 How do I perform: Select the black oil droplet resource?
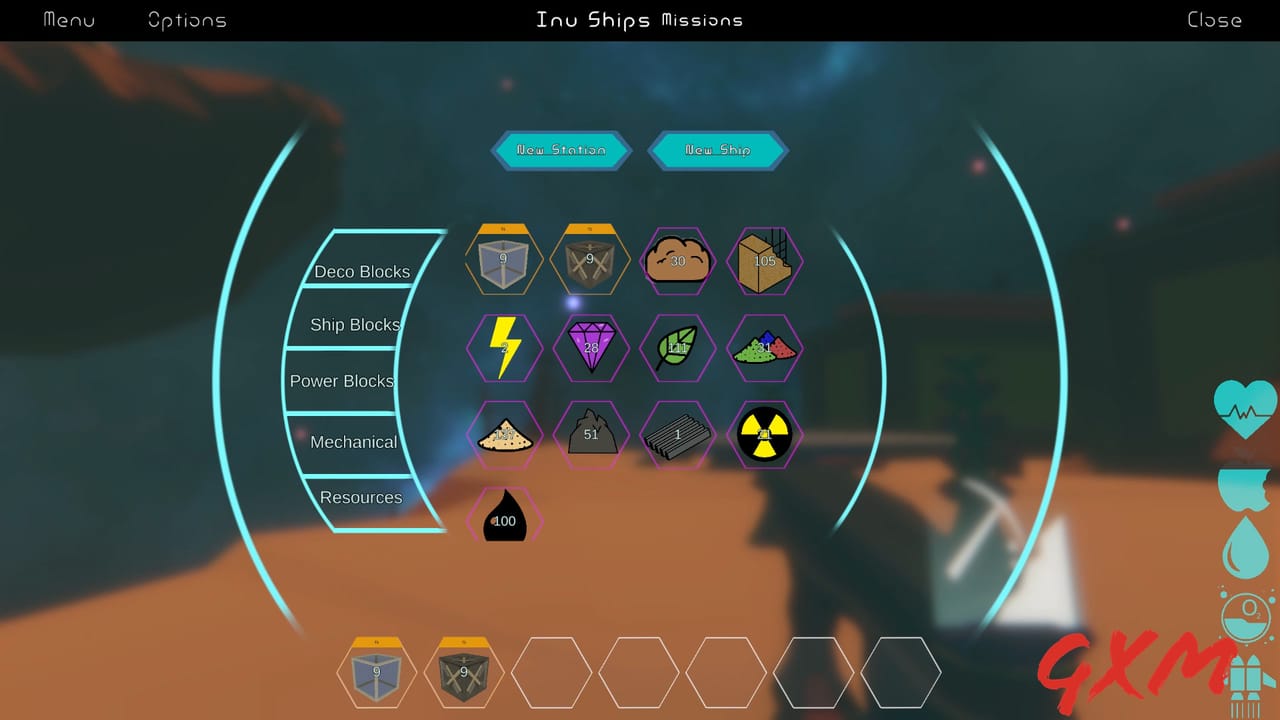pos(504,518)
